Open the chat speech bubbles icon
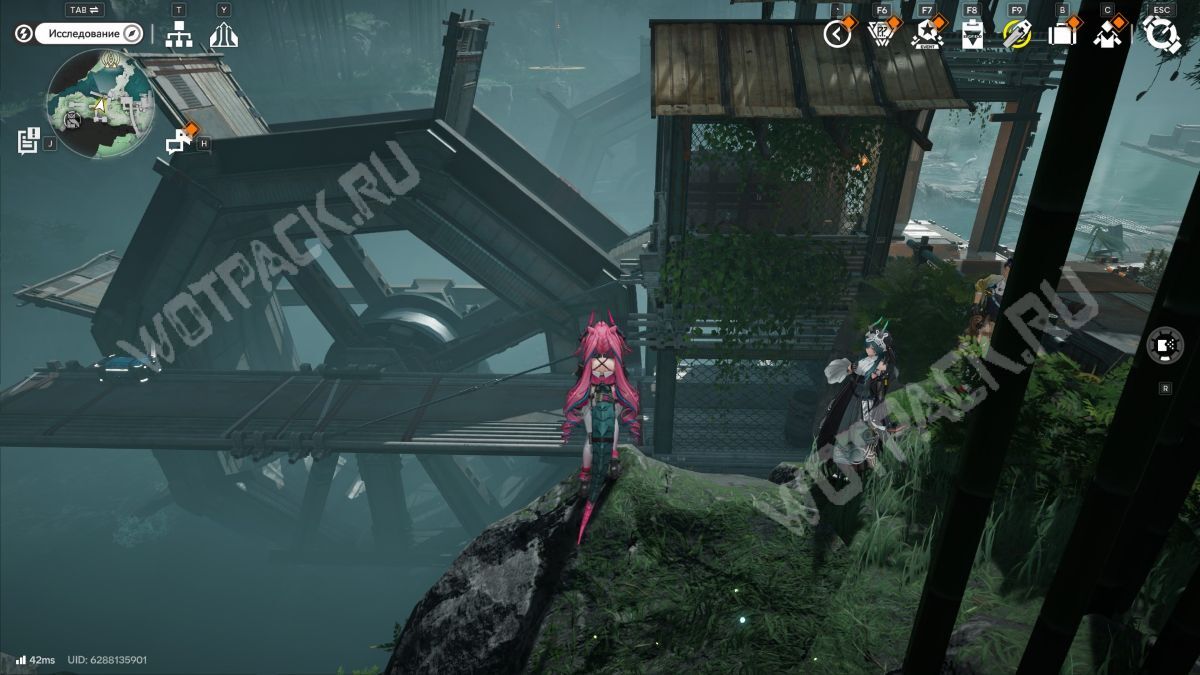 pyautogui.click(x=181, y=141)
